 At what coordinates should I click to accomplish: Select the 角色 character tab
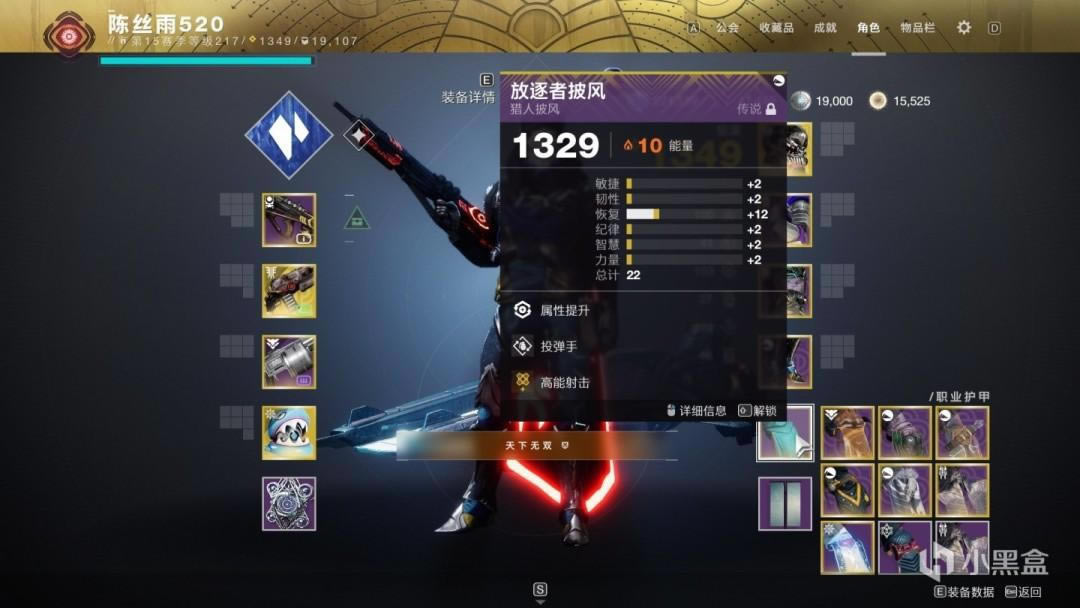(868, 28)
